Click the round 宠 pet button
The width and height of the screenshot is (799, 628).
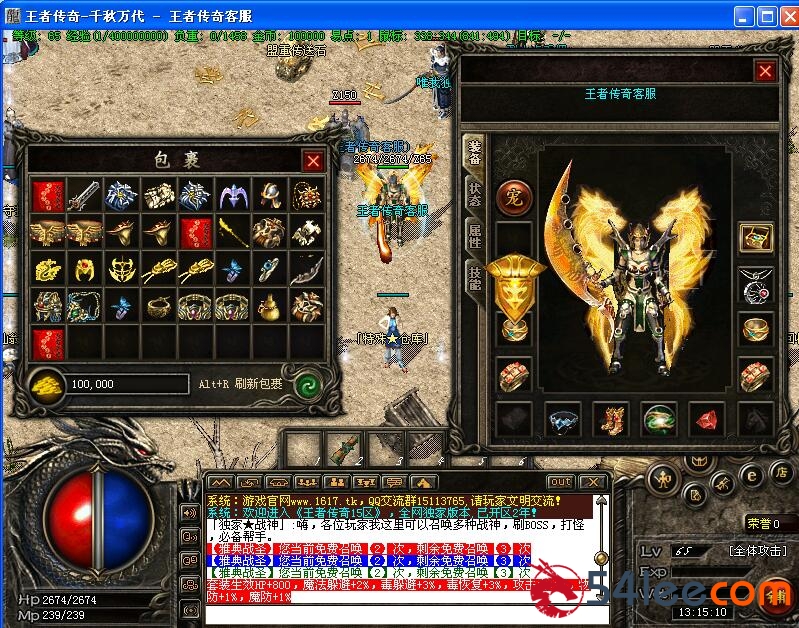pyautogui.click(x=514, y=196)
